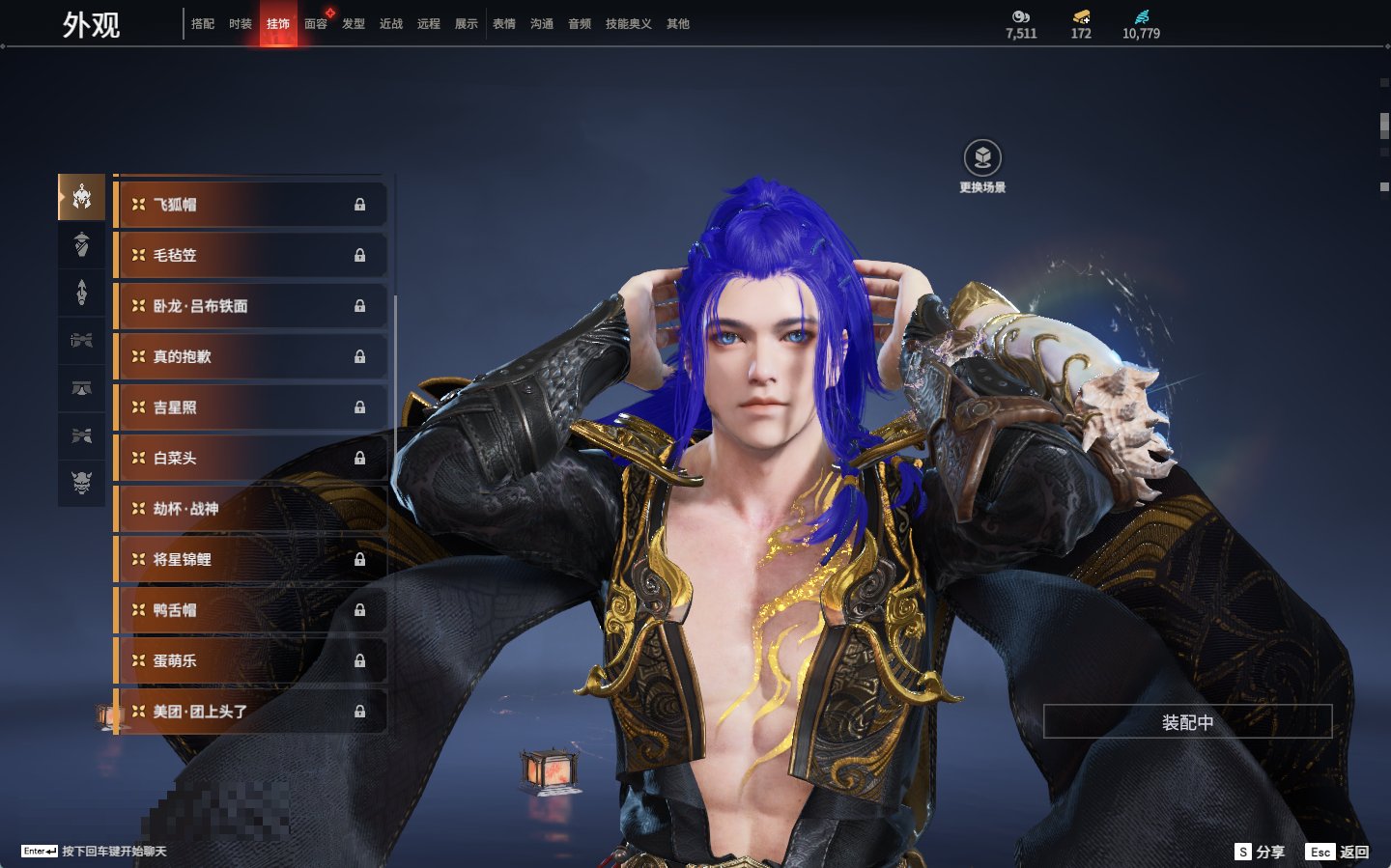Select the 面容 face tab

click(316, 24)
